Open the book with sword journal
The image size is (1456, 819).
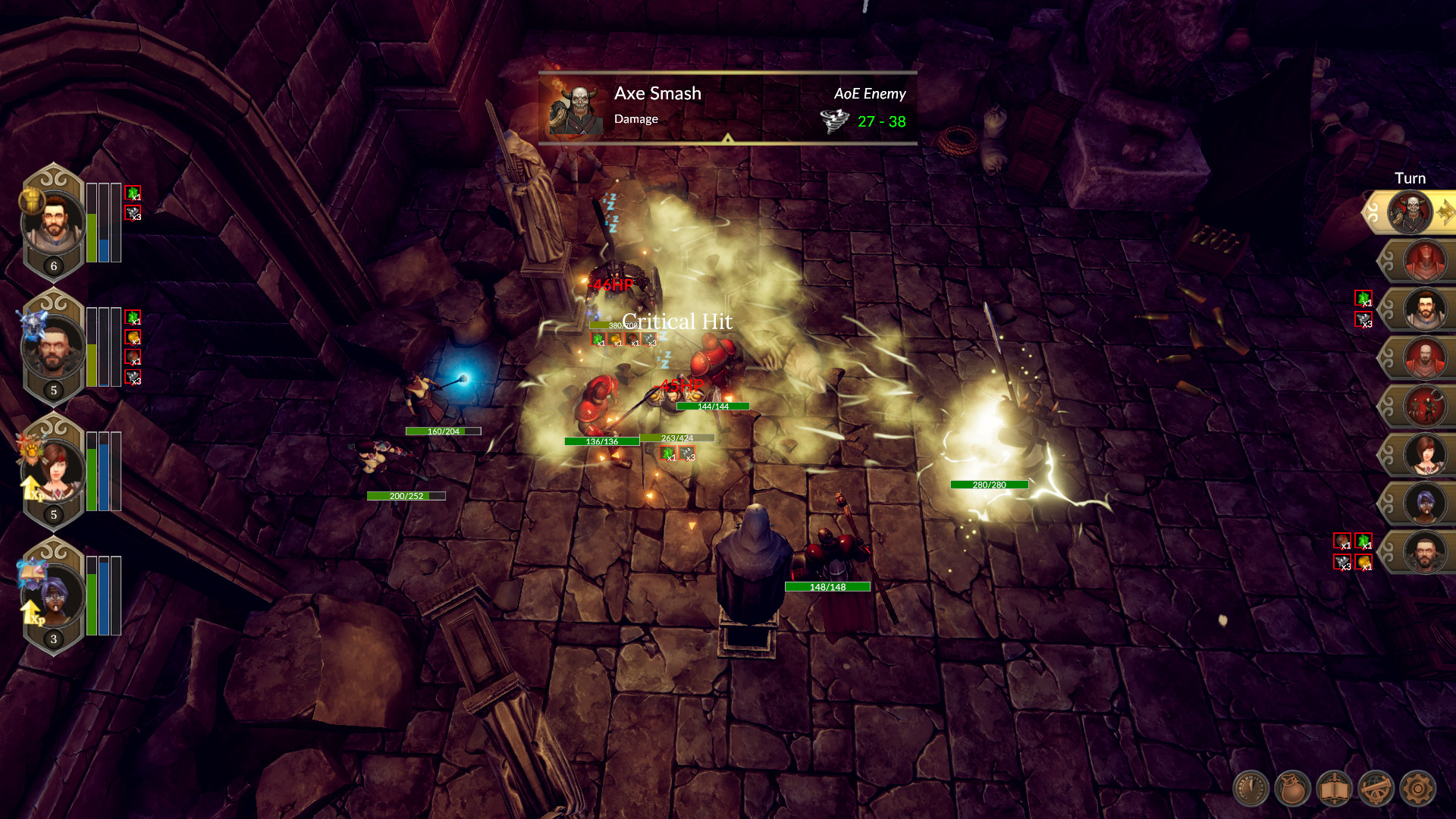[1334, 789]
